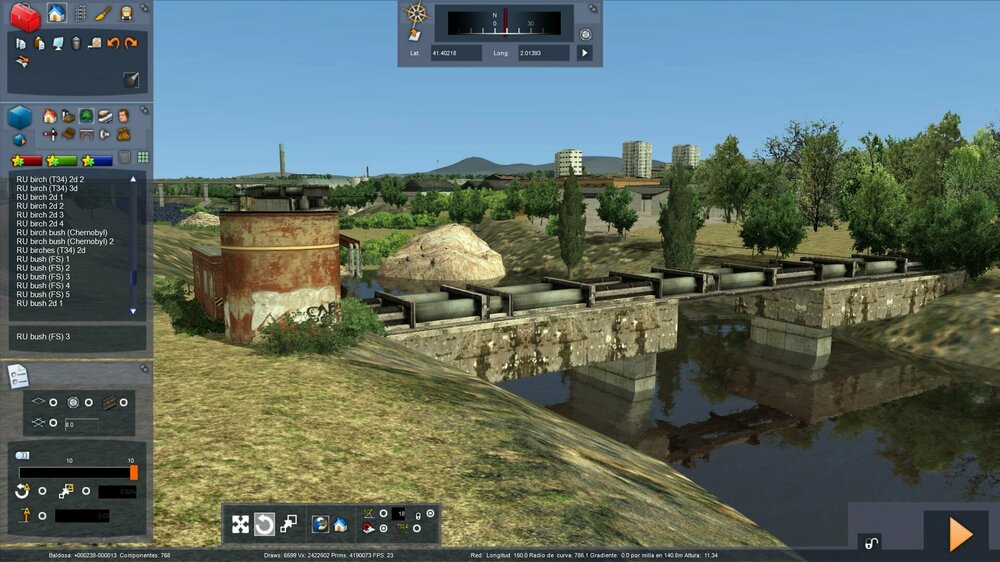Choose the bridge object category
Viewport: 1000px width, 562px height.
(x=87, y=134)
